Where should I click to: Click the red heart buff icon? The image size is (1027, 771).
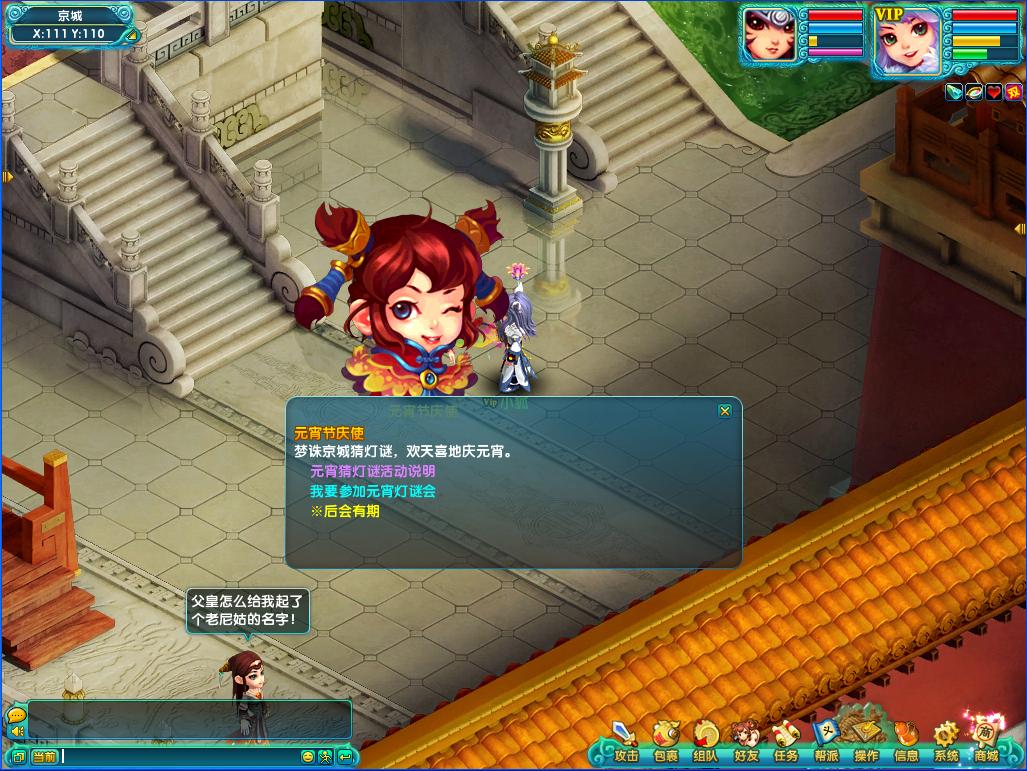click(x=993, y=92)
